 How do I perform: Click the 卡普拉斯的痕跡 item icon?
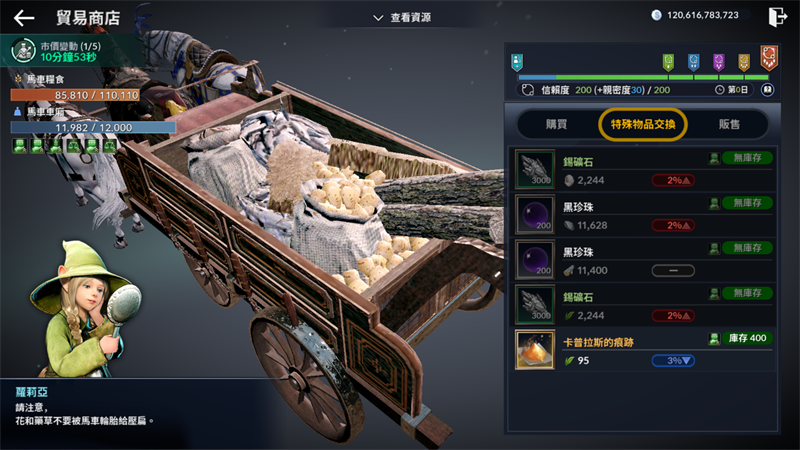point(535,350)
